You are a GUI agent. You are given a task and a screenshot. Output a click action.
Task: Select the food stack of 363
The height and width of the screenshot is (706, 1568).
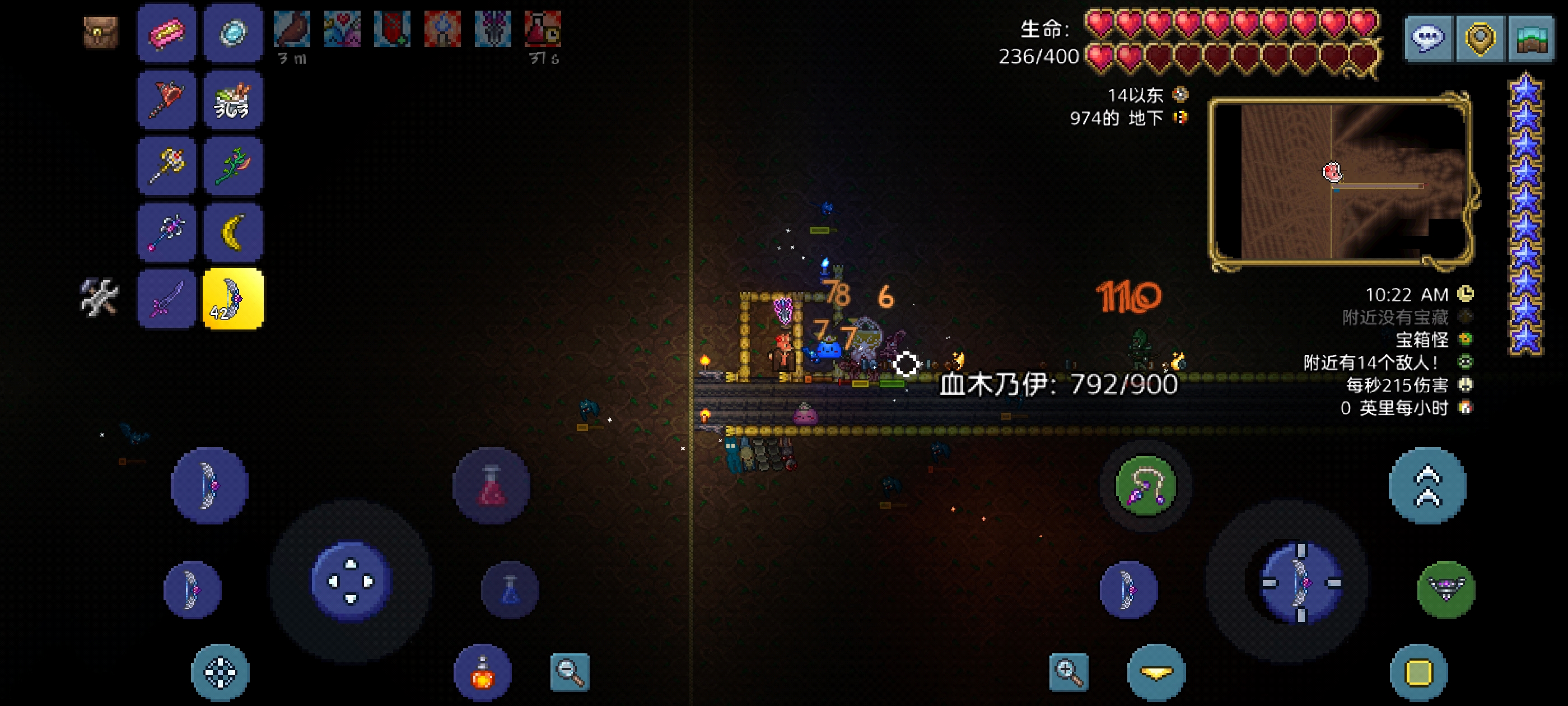pos(233,99)
